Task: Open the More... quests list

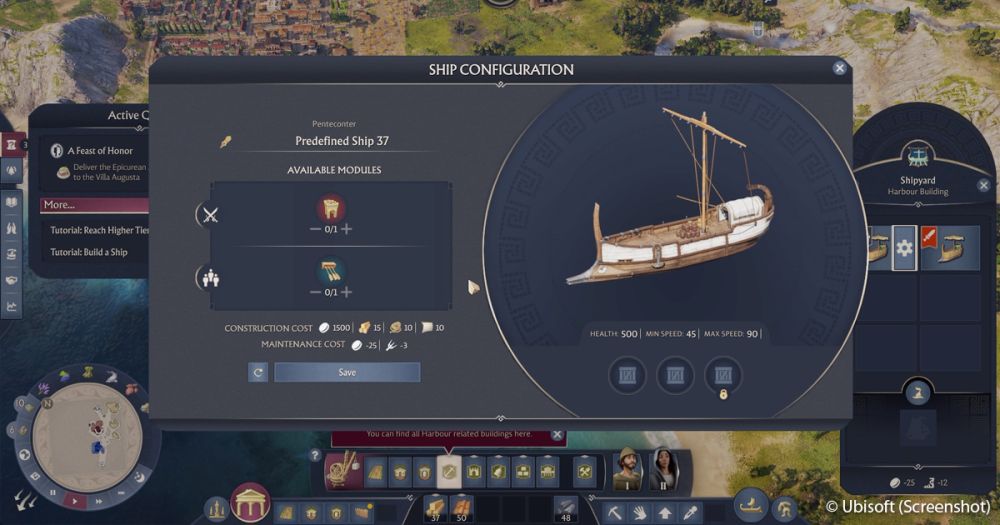Action: [60, 205]
